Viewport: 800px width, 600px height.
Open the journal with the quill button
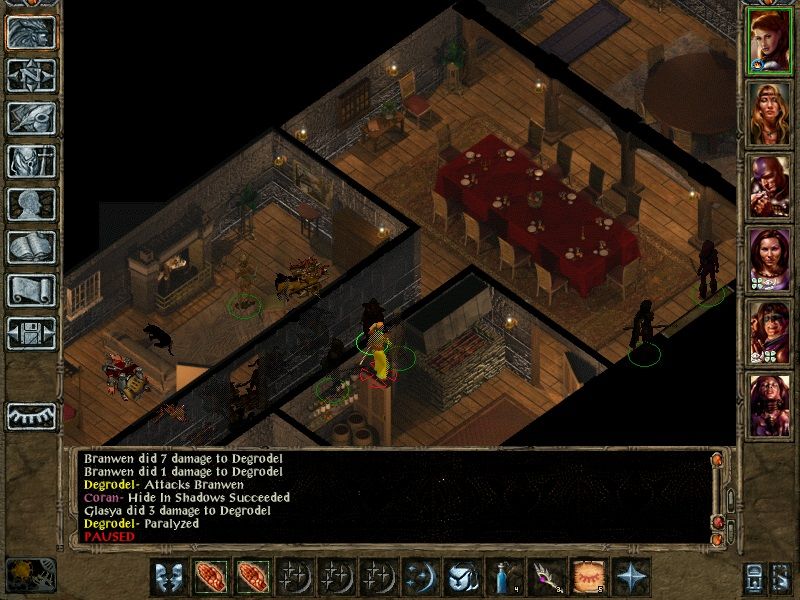31,118
